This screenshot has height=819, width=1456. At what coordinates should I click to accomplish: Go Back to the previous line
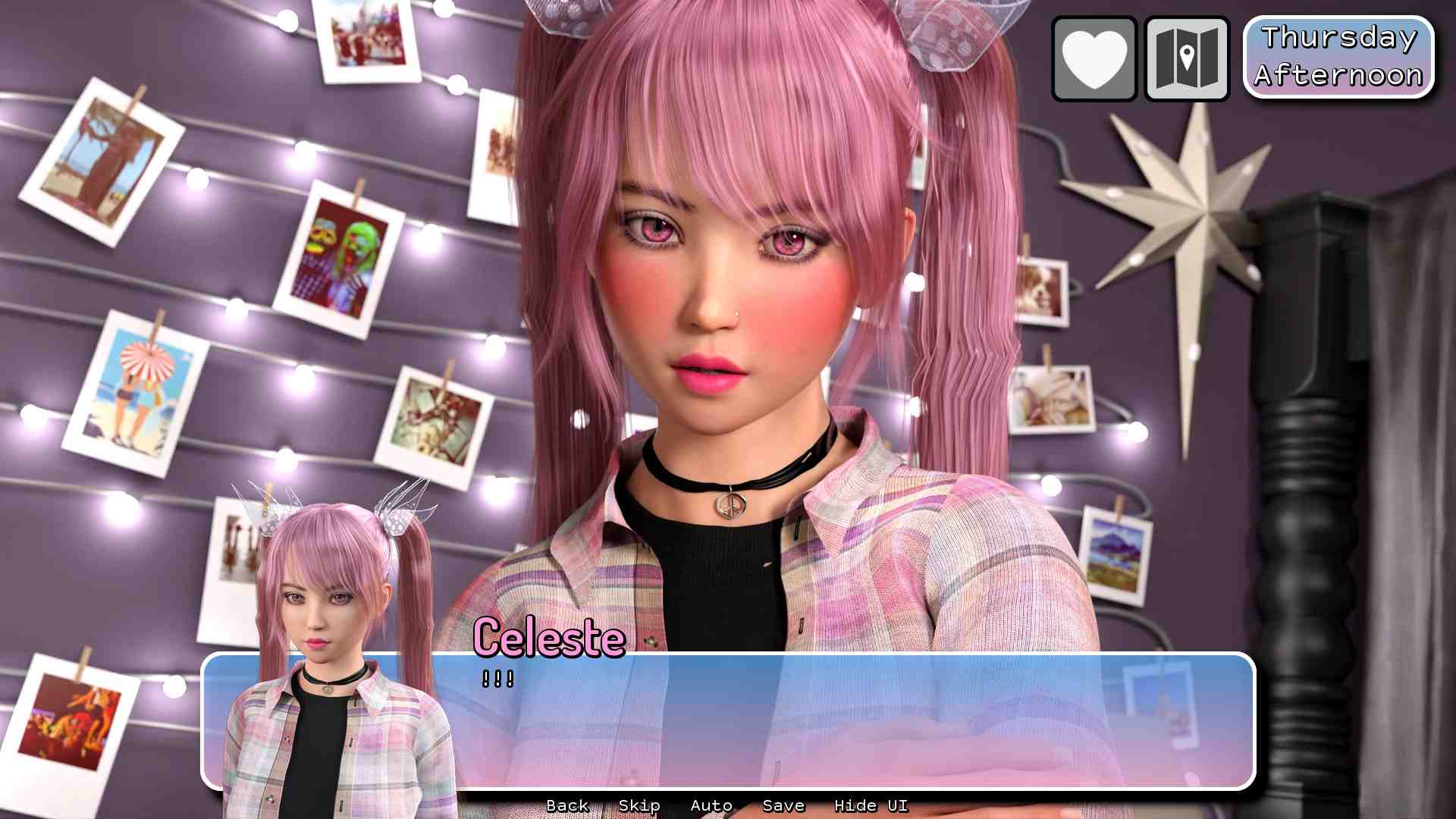[567, 805]
